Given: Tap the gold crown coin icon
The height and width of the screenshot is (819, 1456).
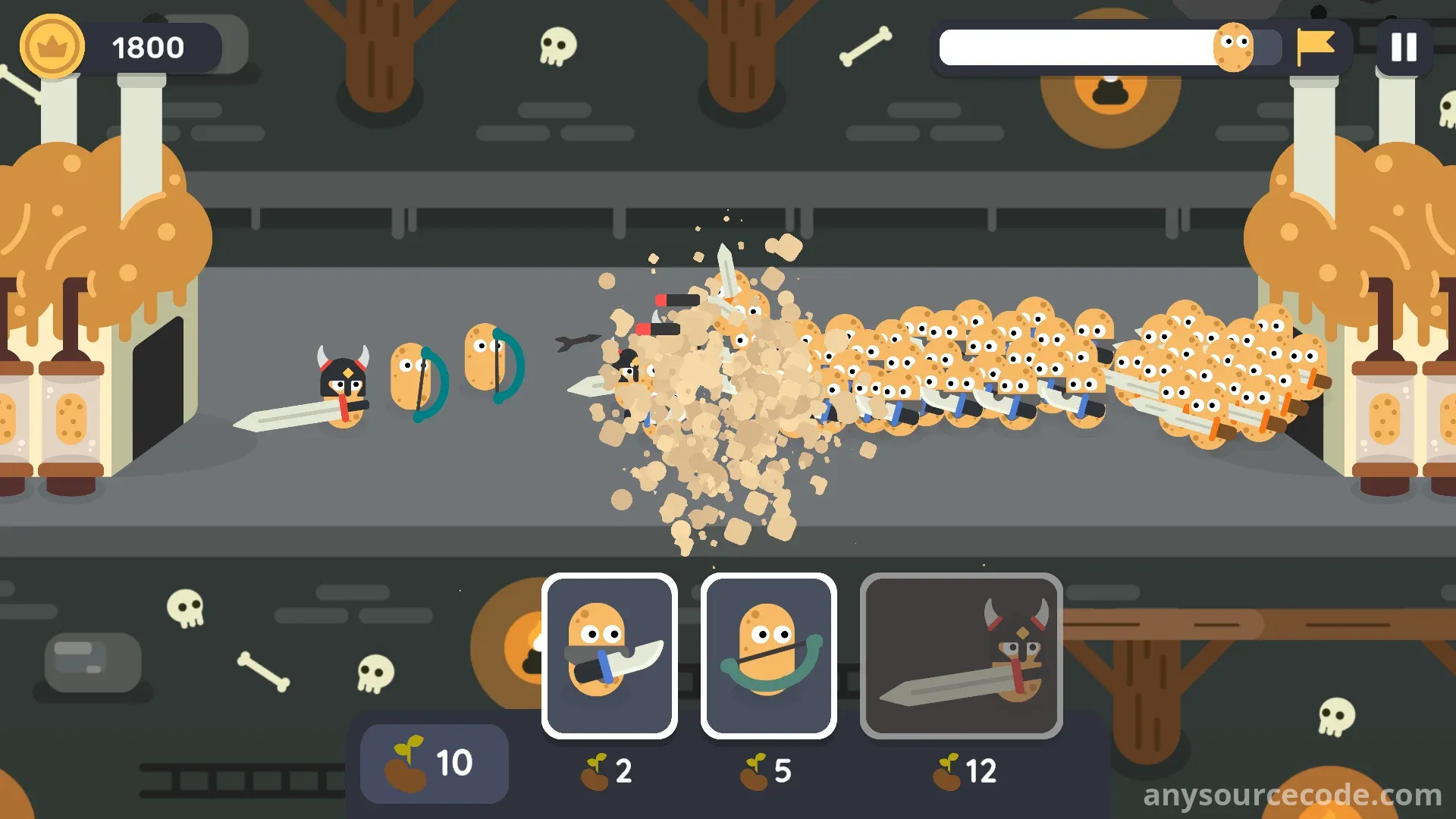Looking at the screenshot, I should pyautogui.click(x=52, y=47).
